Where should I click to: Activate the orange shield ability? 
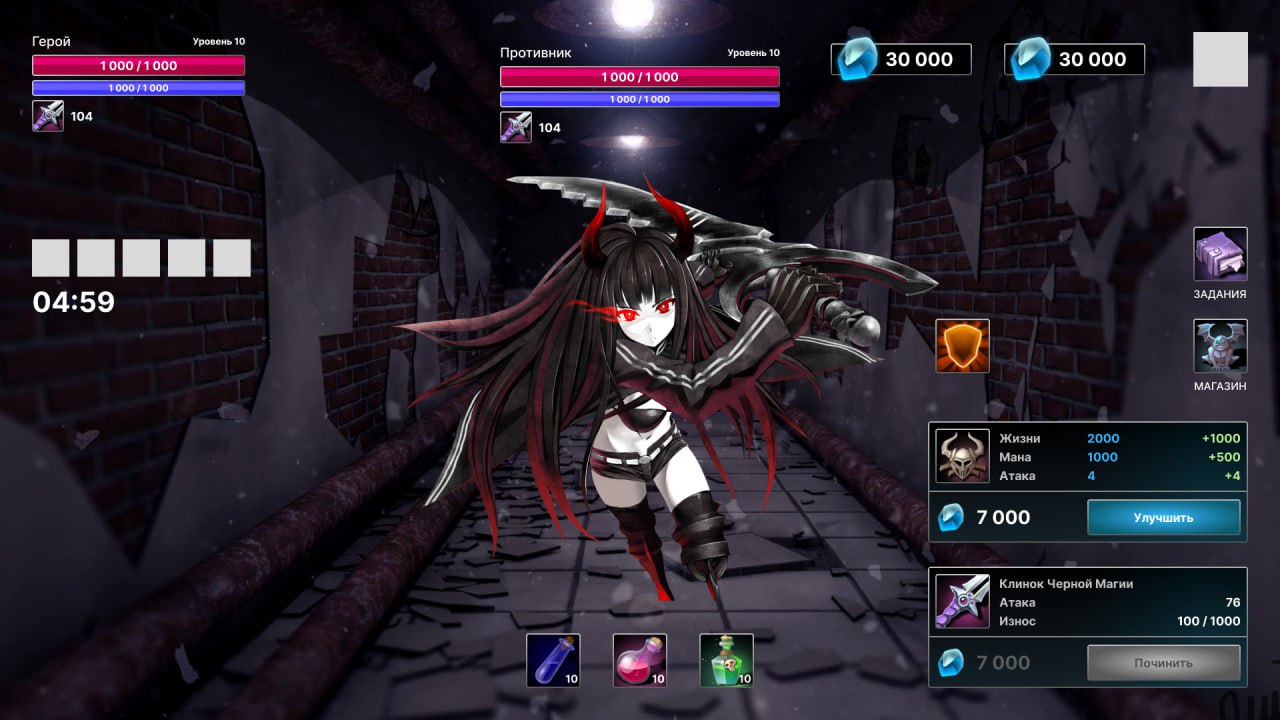click(x=962, y=346)
